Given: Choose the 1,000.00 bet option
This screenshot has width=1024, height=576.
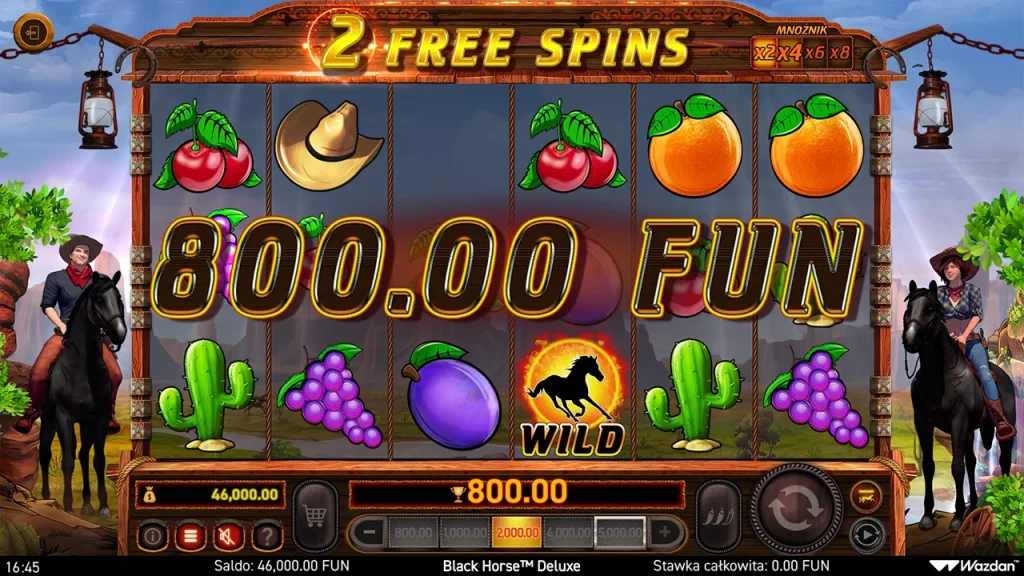Looking at the screenshot, I should pos(465,533).
